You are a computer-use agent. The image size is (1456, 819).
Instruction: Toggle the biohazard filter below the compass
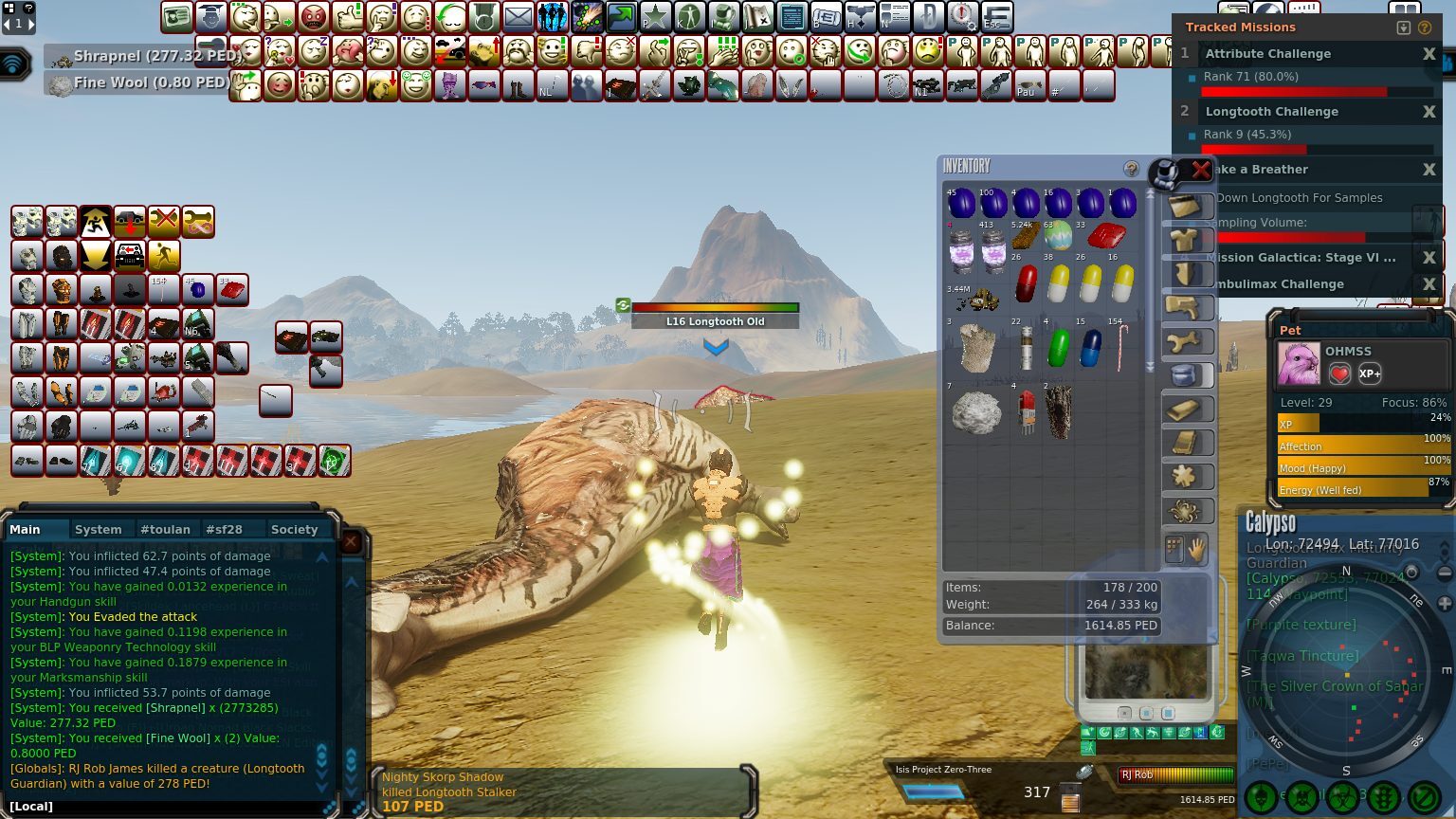[1343, 796]
